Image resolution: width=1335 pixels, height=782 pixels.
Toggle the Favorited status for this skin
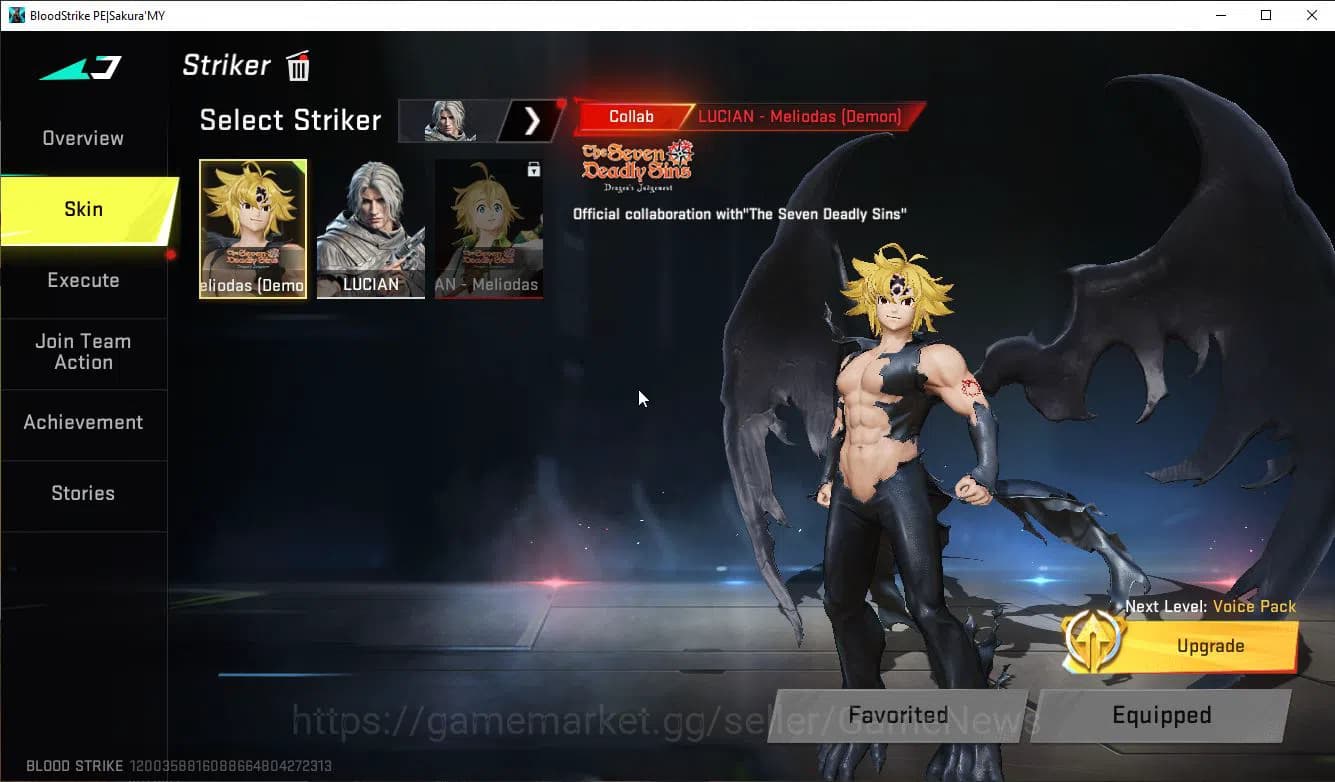(897, 715)
